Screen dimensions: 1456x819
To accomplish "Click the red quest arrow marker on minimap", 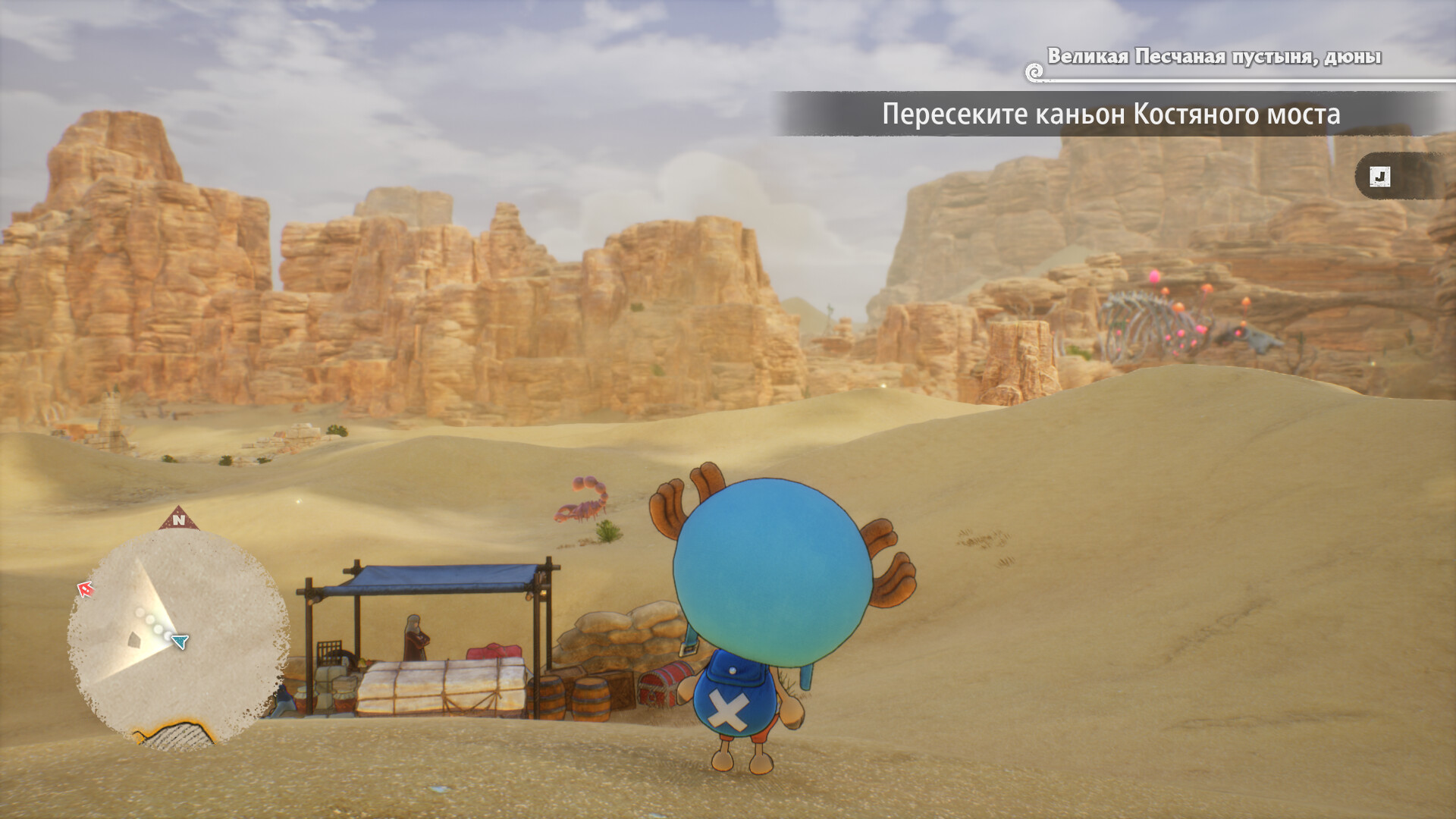I will pyautogui.click(x=86, y=588).
